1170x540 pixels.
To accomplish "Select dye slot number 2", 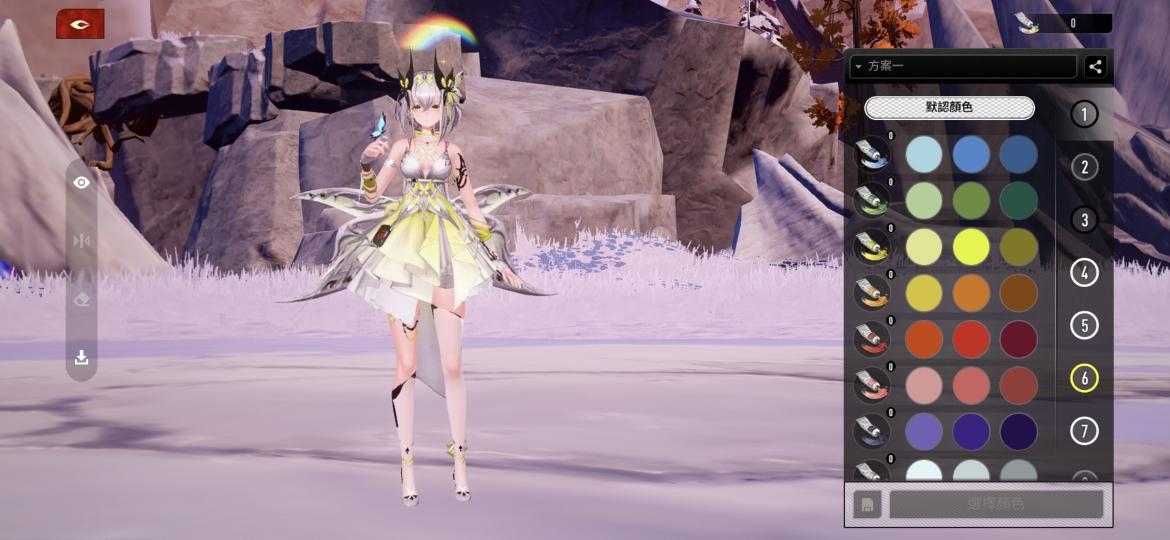I will coord(1084,167).
